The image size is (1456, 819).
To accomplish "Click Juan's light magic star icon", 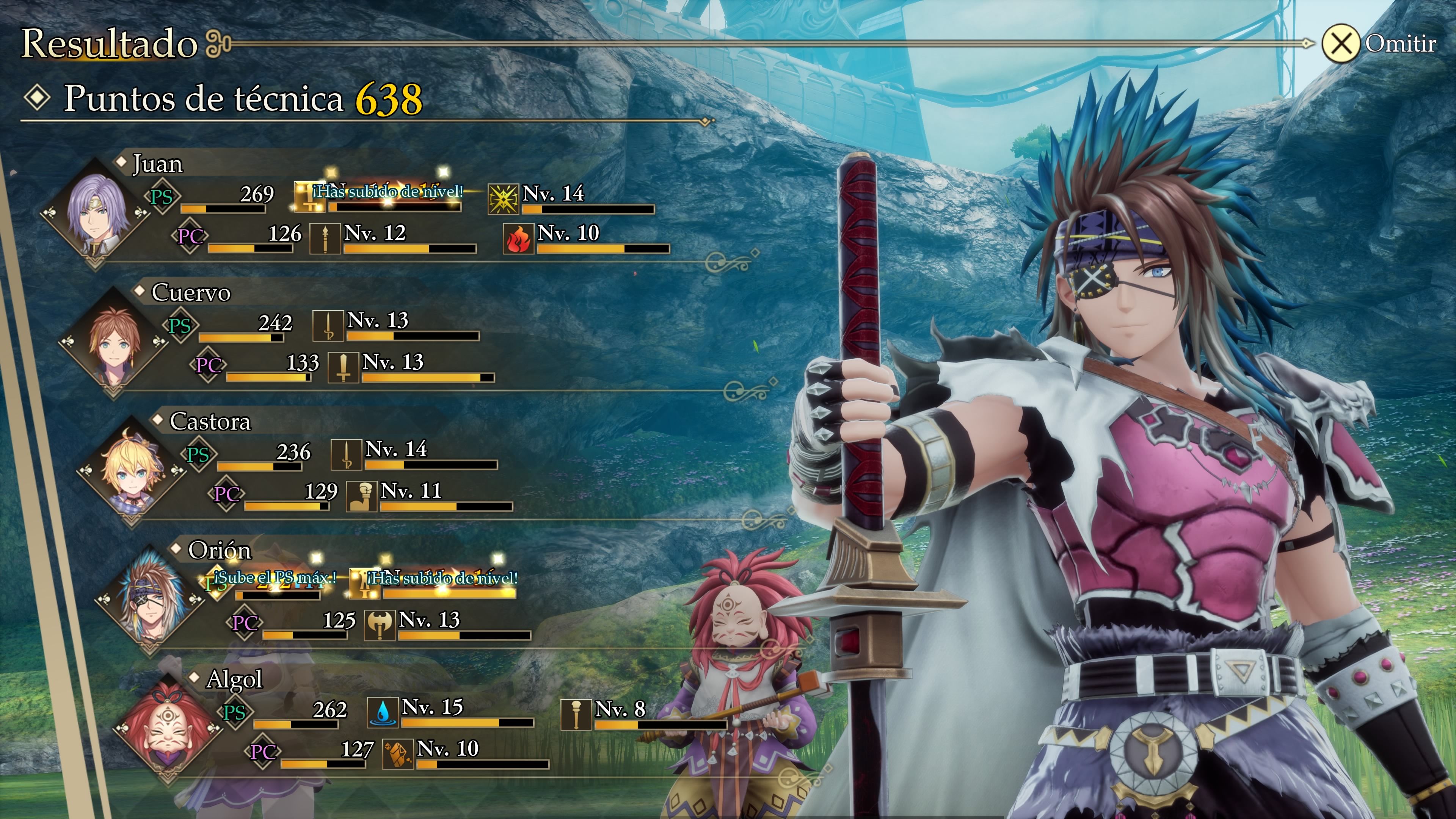I will point(502,199).
